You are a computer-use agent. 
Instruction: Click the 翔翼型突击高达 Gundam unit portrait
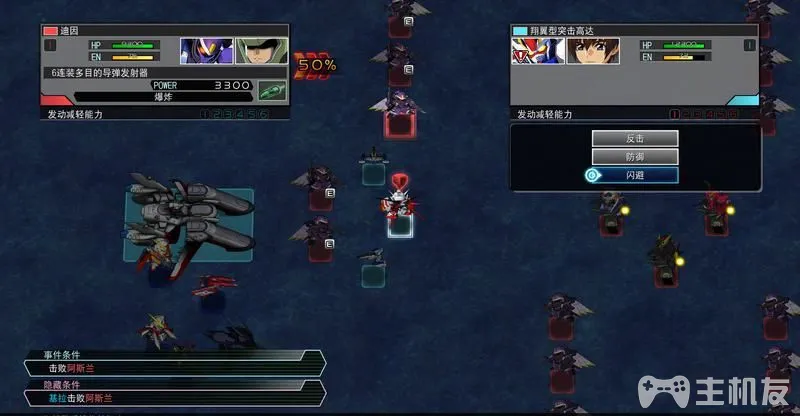point(535,51)
